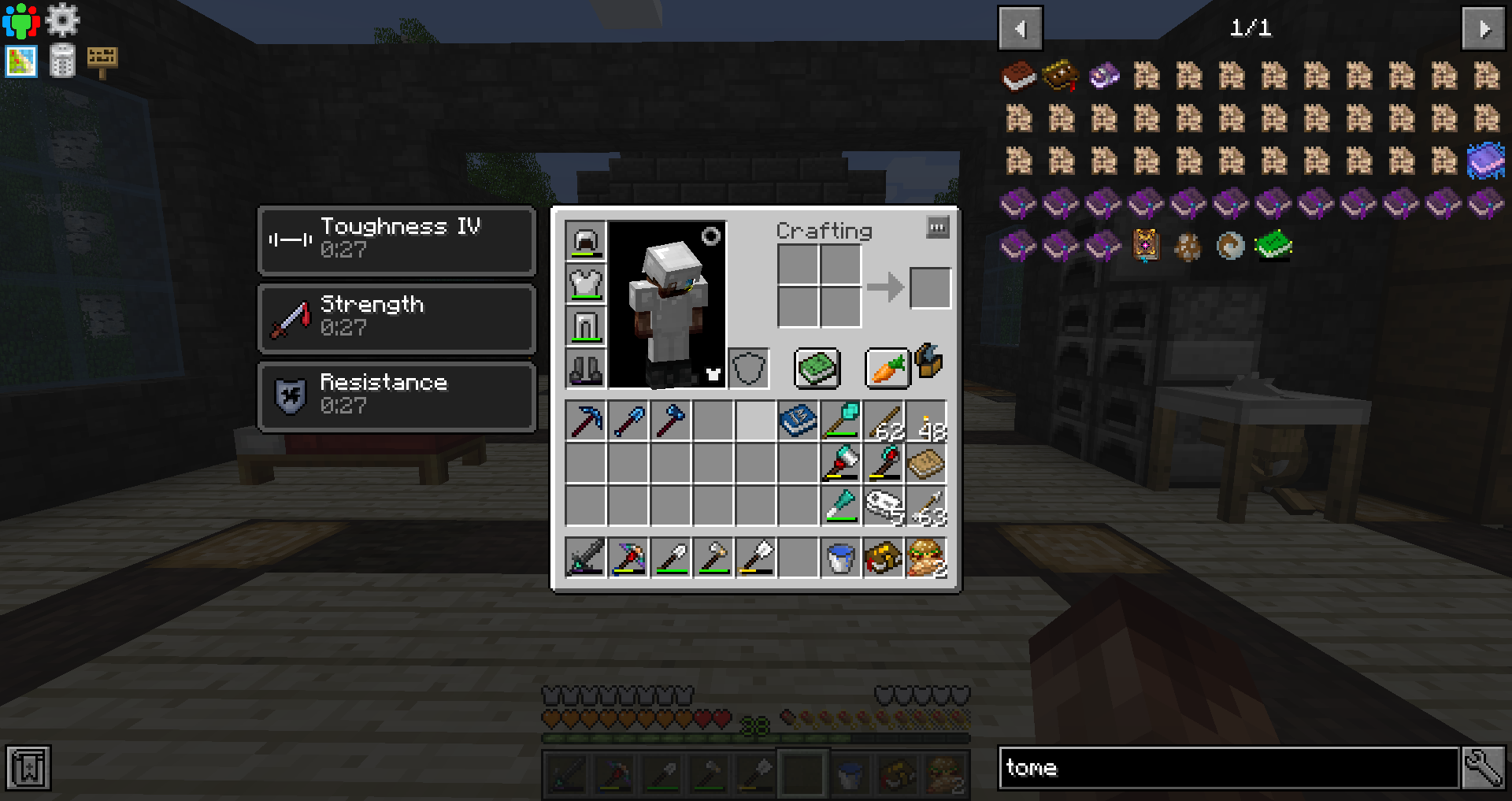Open the wrench config button beside search
The height and width of the screenshot is (801, 1512).
(1484, 768)
